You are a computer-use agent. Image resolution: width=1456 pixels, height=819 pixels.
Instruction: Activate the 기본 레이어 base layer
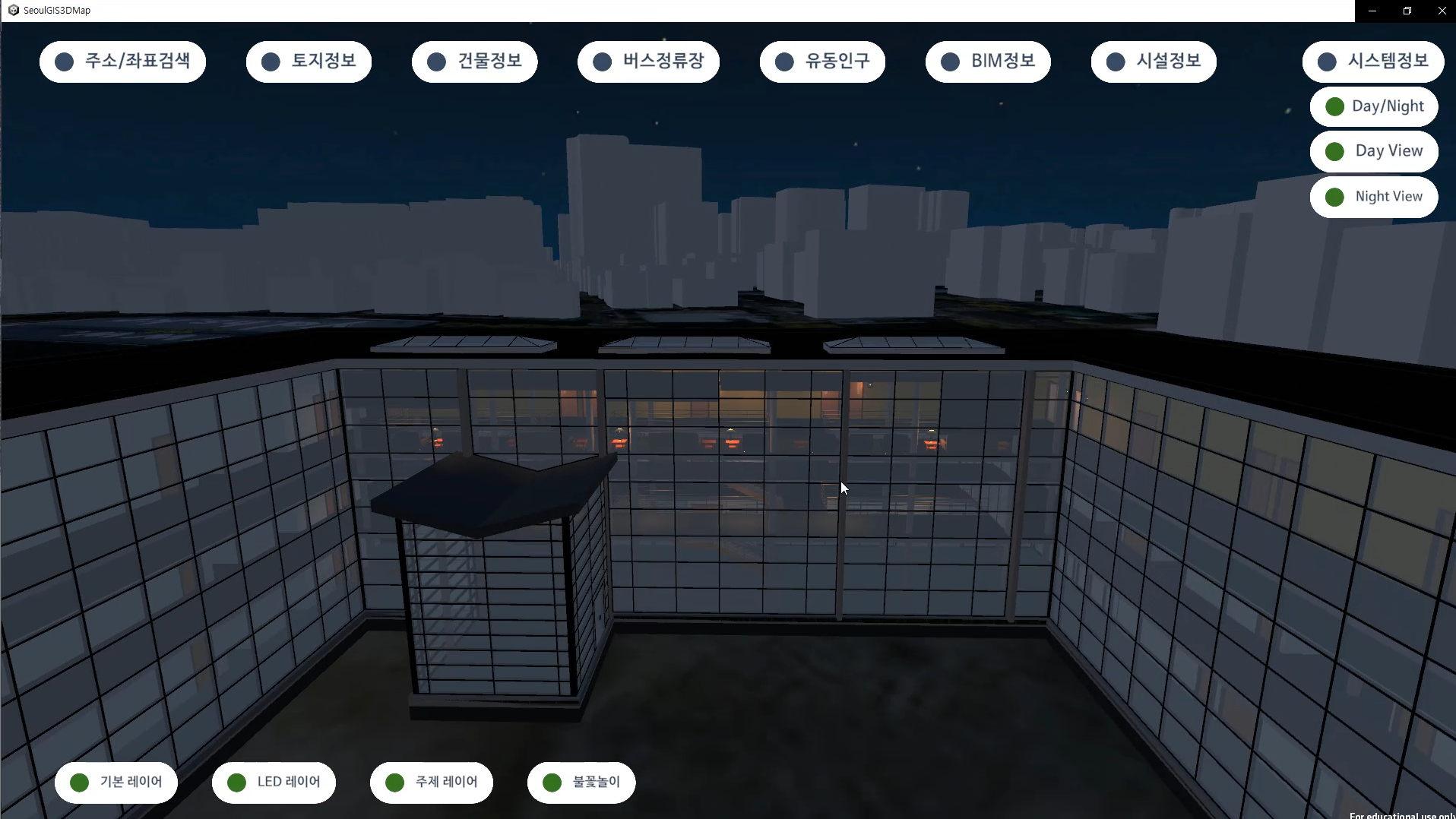pyautogui.click(x=116, y=782)
